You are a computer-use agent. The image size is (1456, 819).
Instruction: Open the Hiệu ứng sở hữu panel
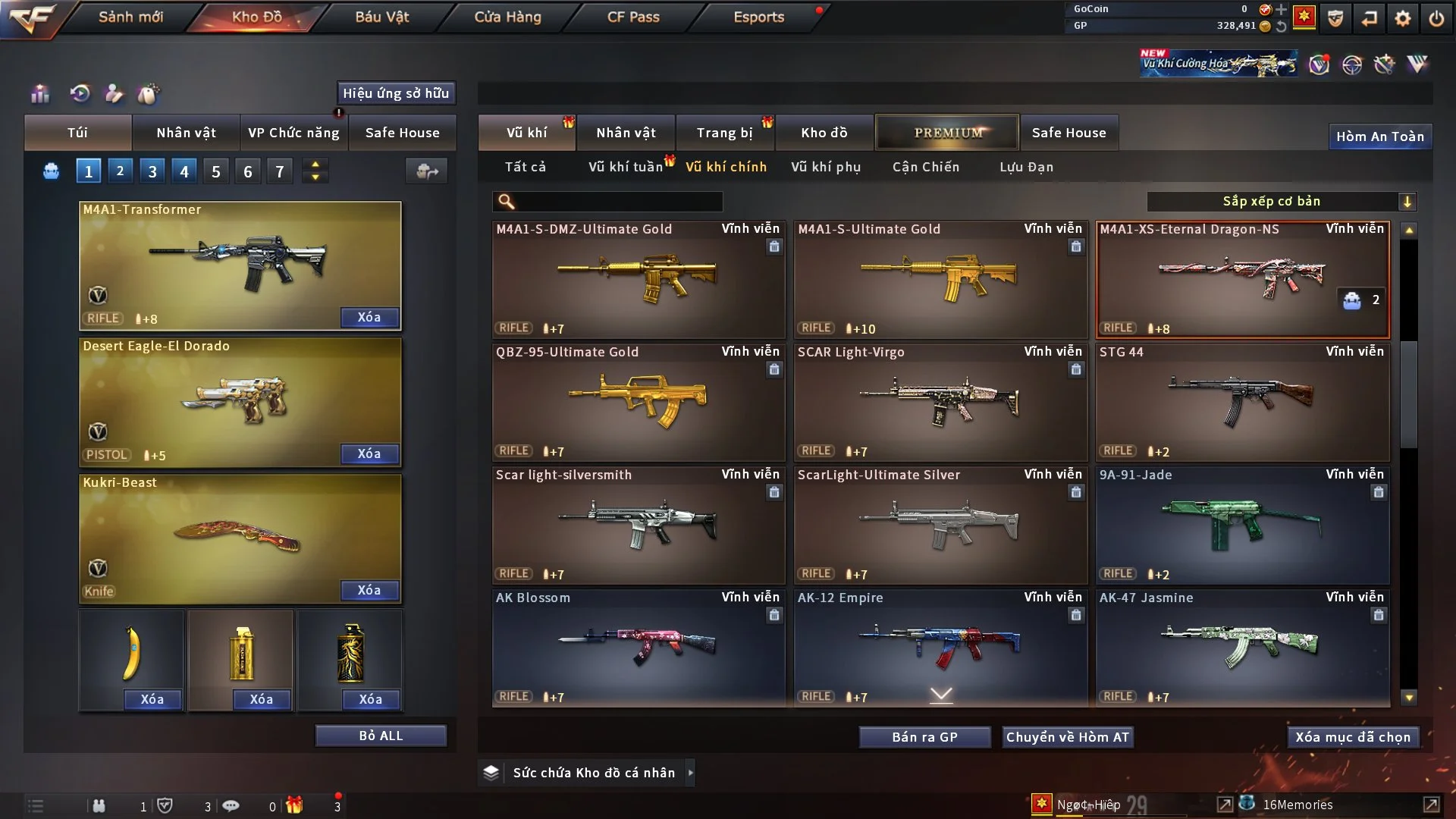(396, 93)
